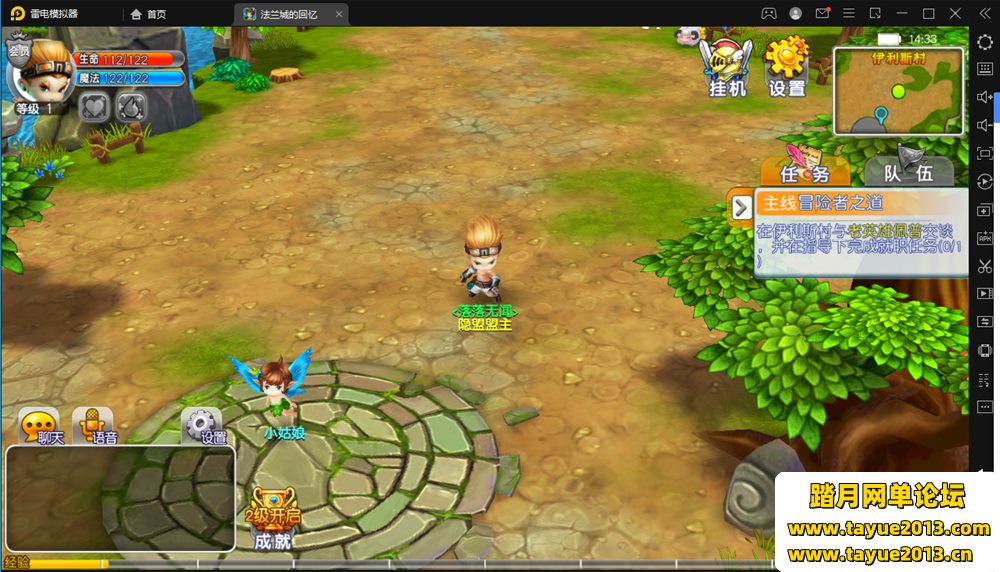Open the 伊利斯村 minimap
Screen dimensions: 1000x572
point(898,92)
